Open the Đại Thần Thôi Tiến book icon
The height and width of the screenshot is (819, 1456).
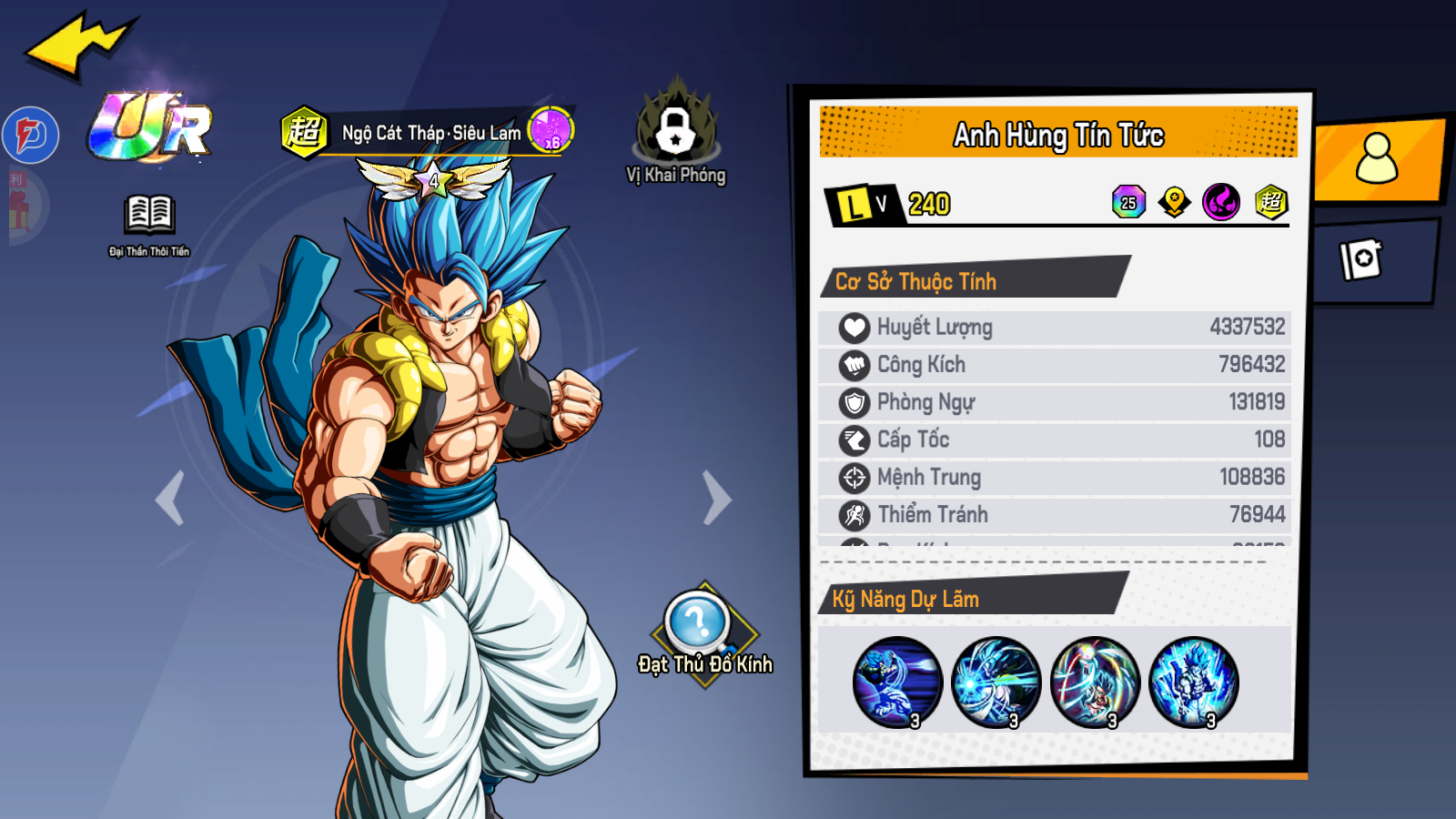pyautogui.click(x=149, y=217)
